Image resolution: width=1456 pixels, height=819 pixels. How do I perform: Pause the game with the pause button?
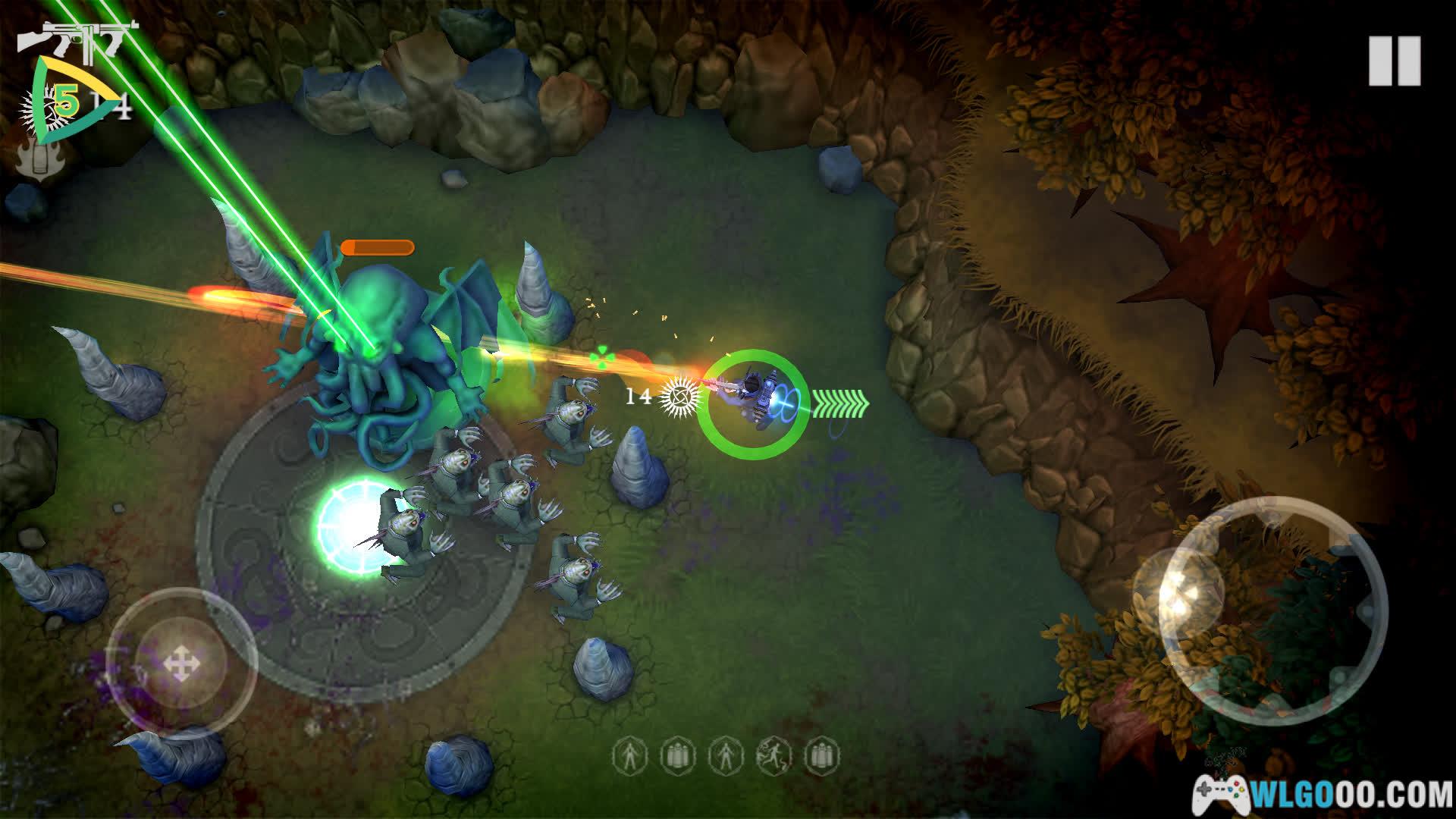click(1394, 61)
